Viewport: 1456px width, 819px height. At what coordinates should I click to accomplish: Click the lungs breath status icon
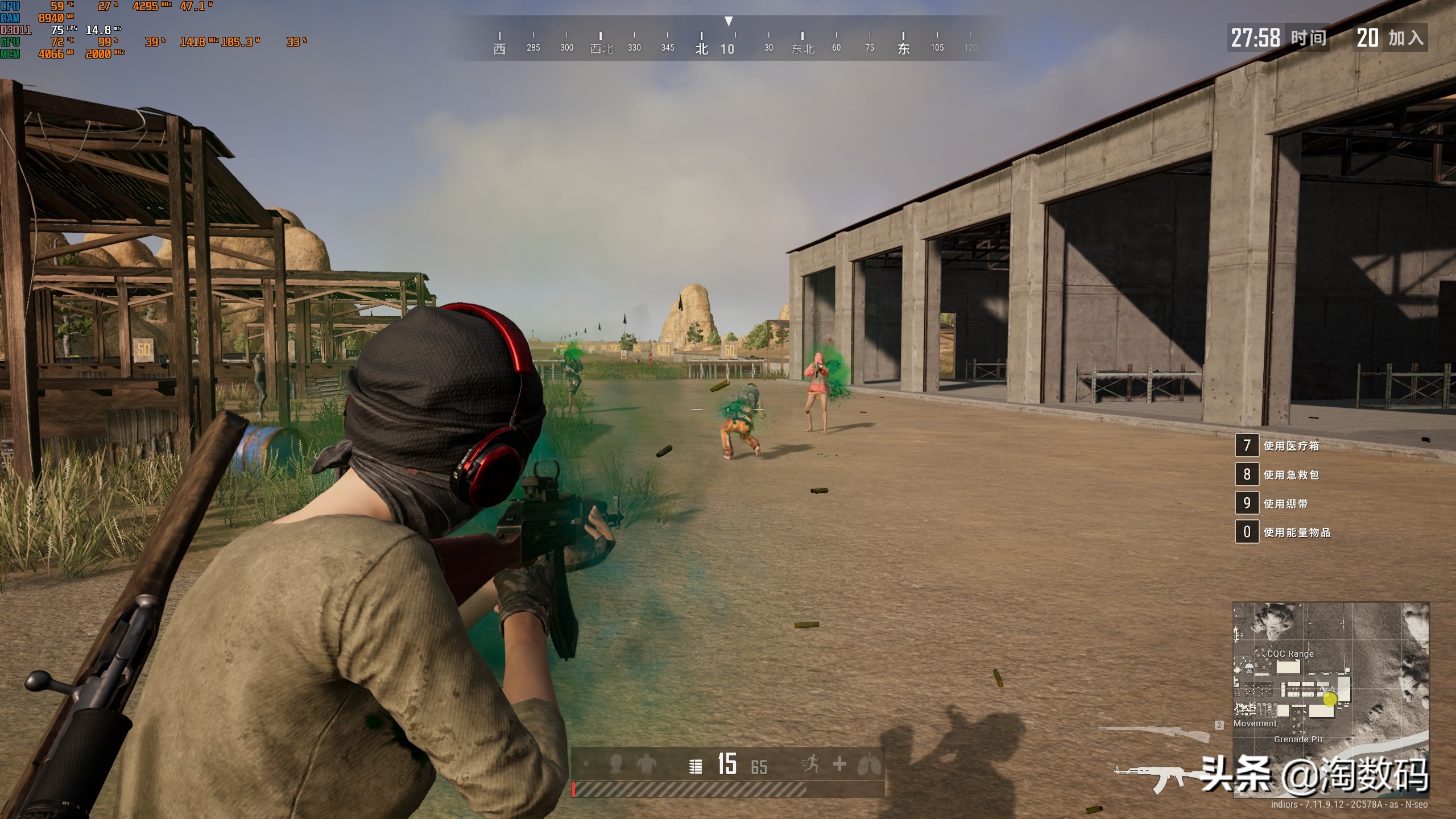point(869,764)
